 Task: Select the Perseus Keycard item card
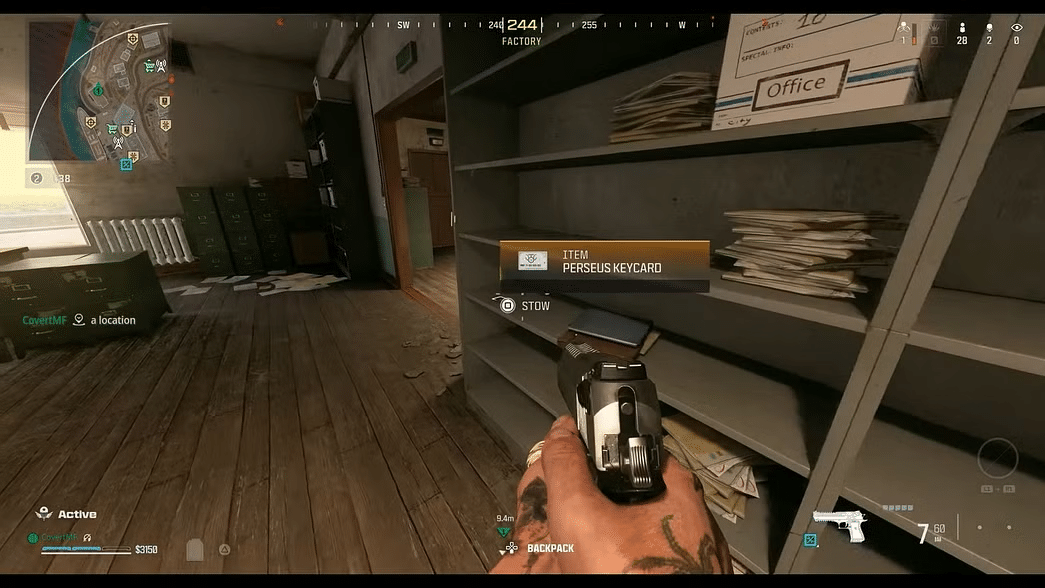[604, 262]
